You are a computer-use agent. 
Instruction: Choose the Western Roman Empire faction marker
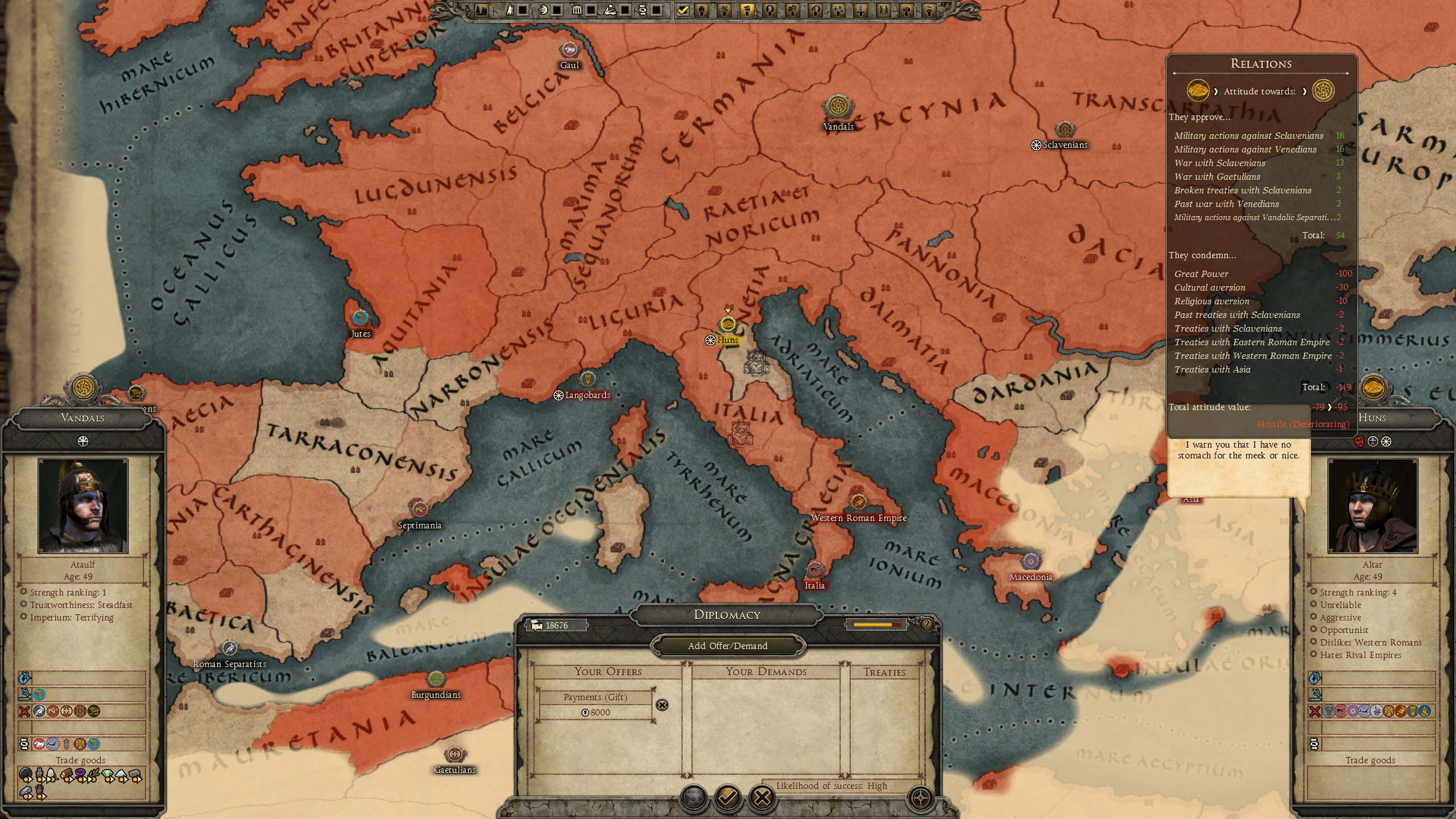858,502
